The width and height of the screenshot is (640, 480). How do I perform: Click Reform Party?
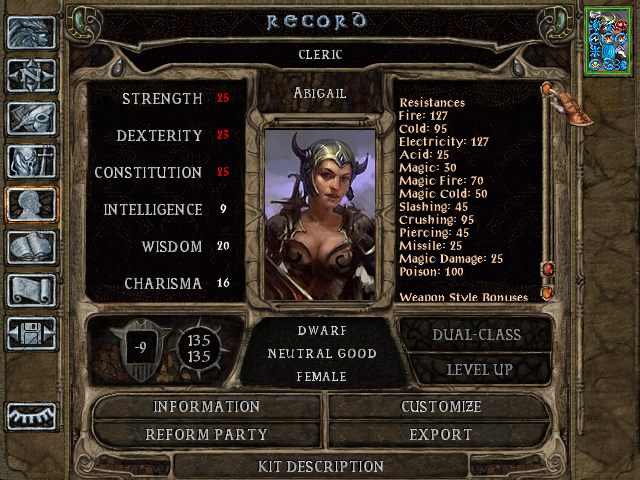point(207,435)
